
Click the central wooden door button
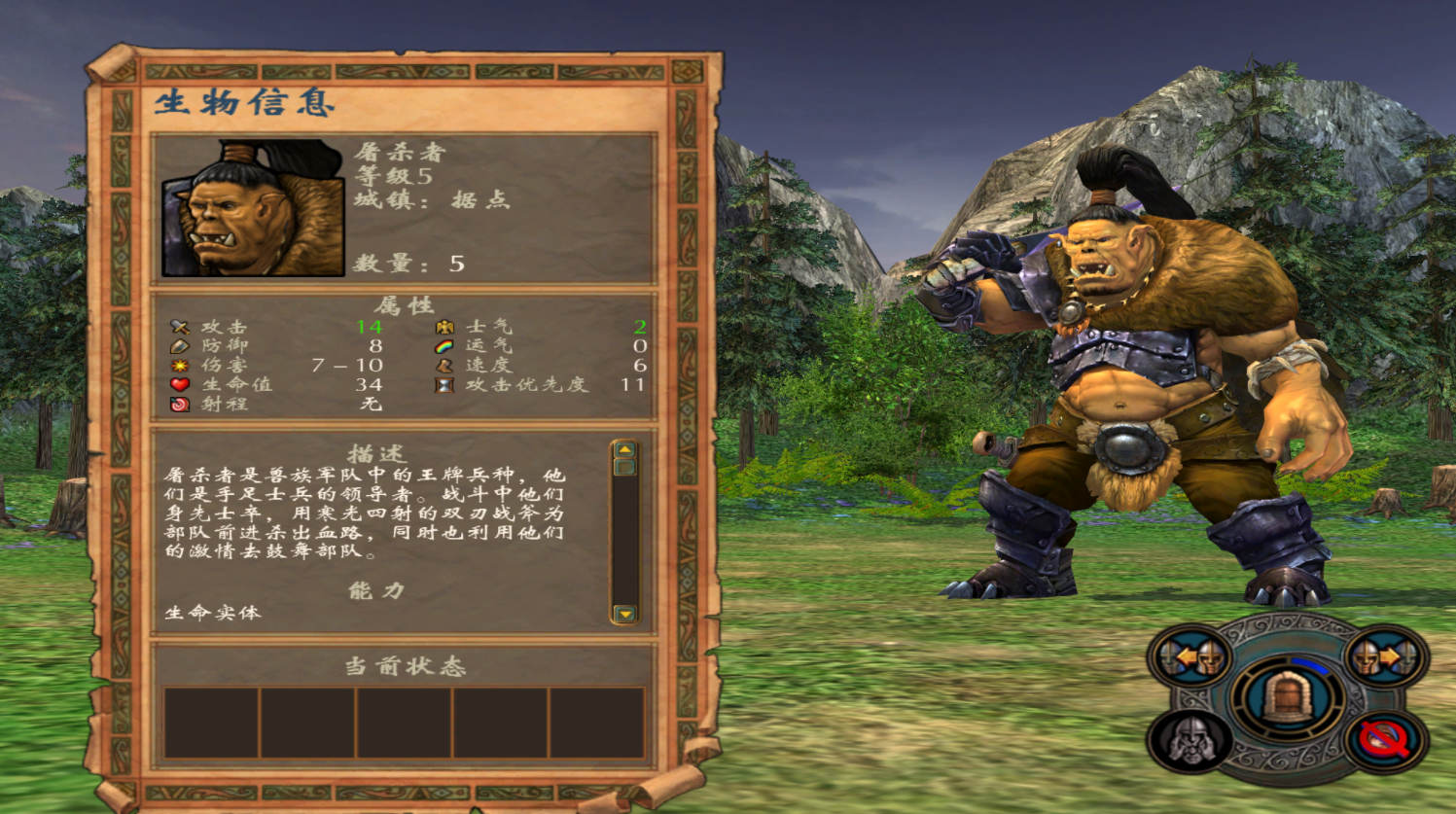point(1287,698)
